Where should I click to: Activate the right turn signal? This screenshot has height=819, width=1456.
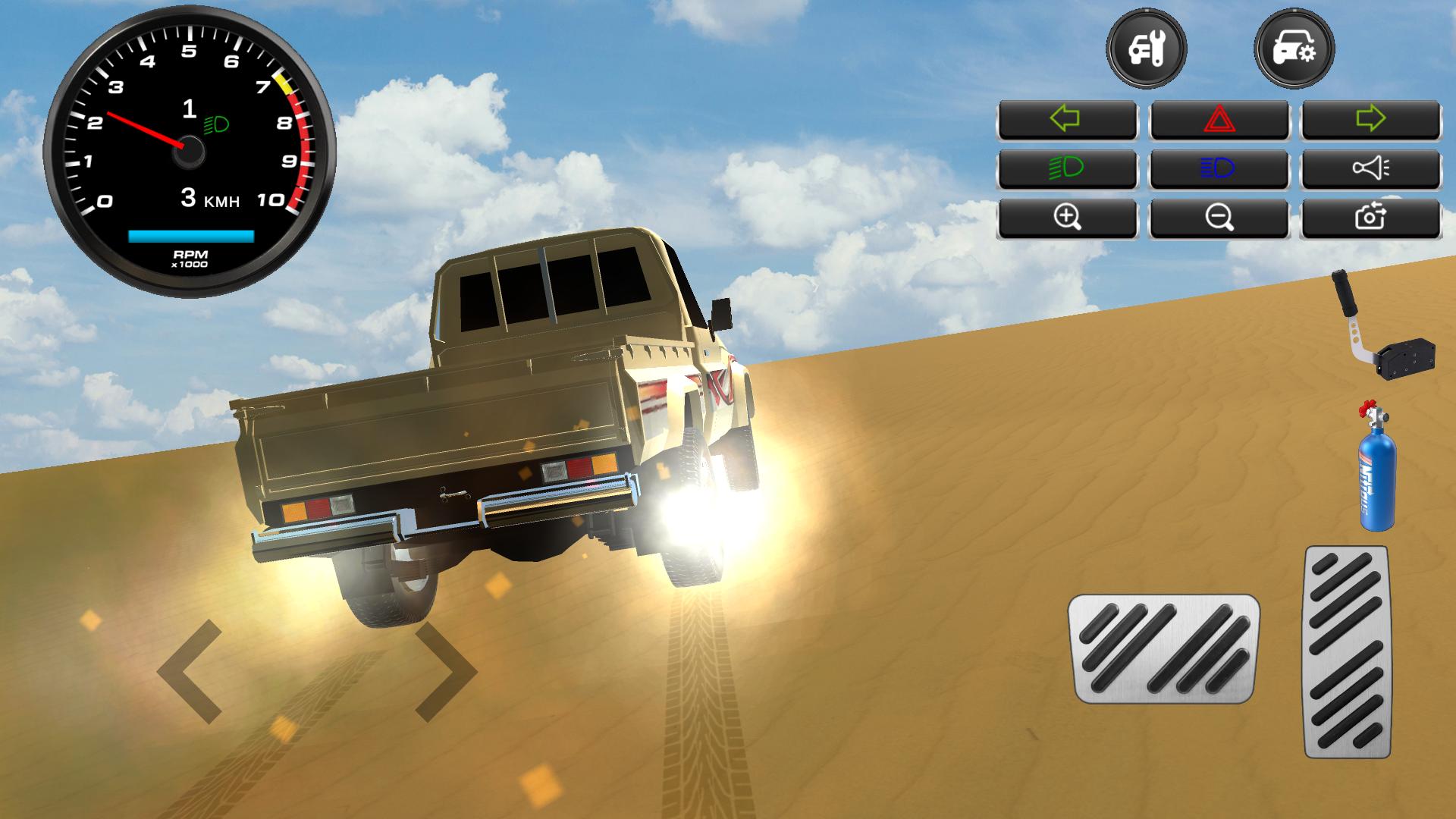click(1370, 120)
